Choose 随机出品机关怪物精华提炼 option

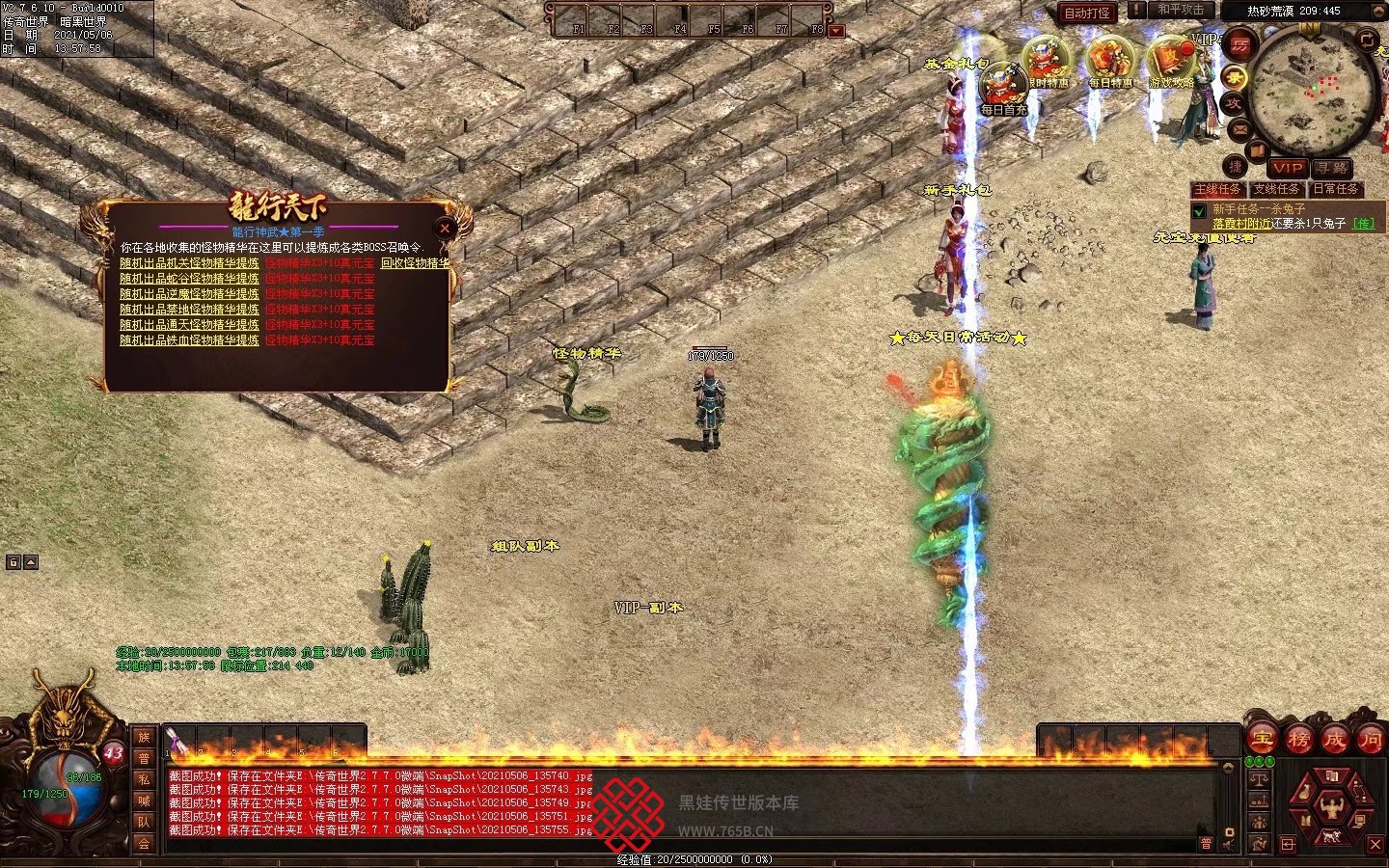189,262
